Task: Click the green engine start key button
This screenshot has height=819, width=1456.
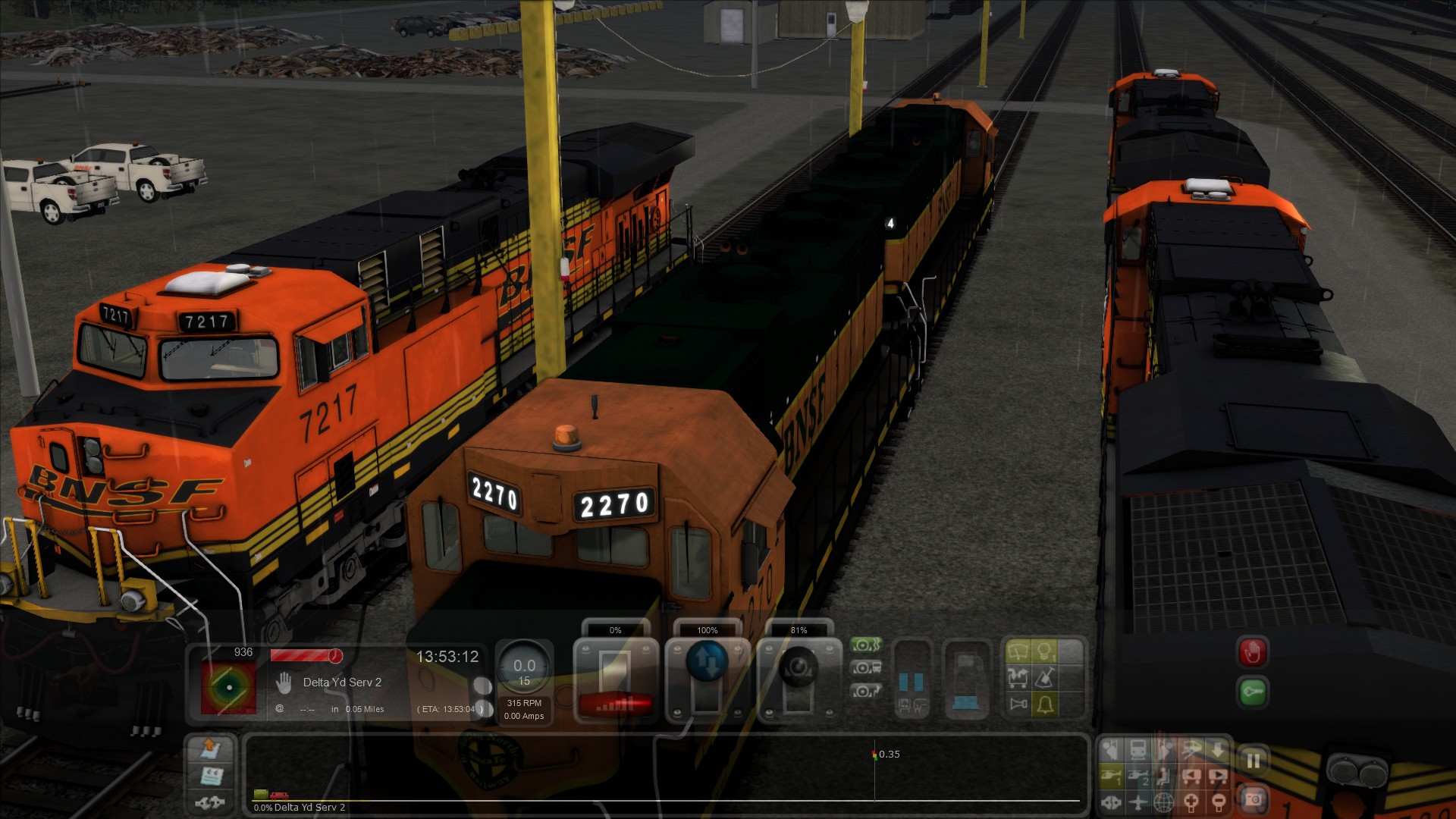Action: 1252,692
